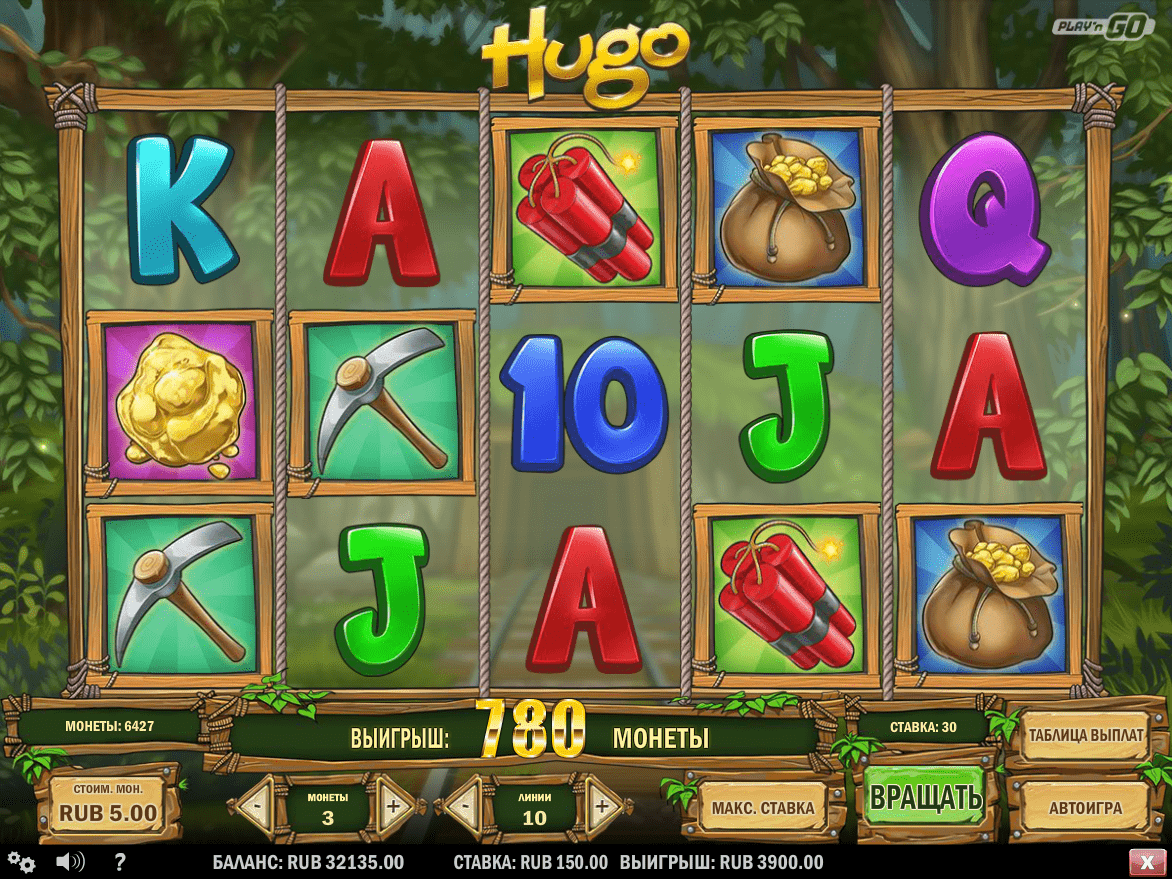Select the МАКС. СТАВКА max bet button
Screen dimensions: 1172x879
(x=763, y=807)
